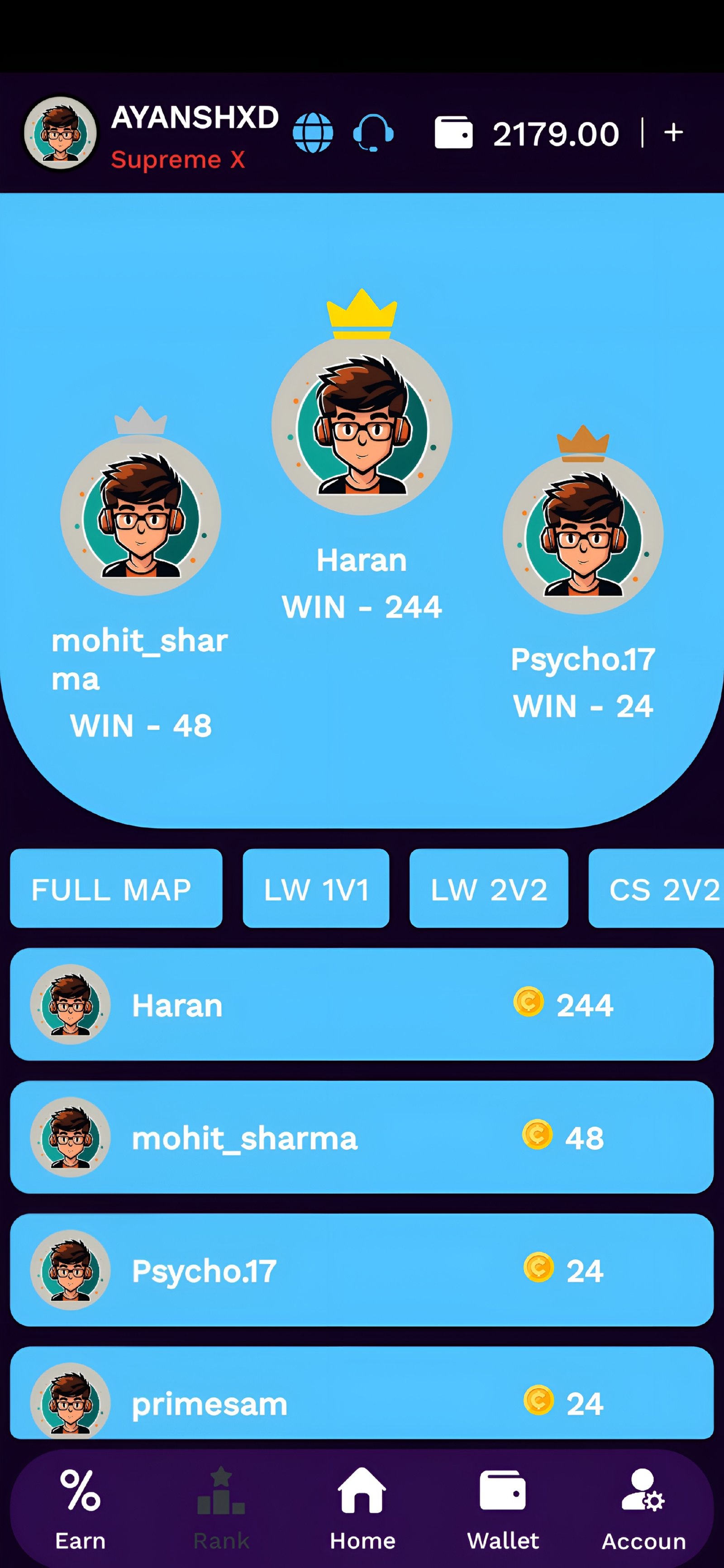
Task: Open primesam's leaderboard entry
Action: 362,1403
